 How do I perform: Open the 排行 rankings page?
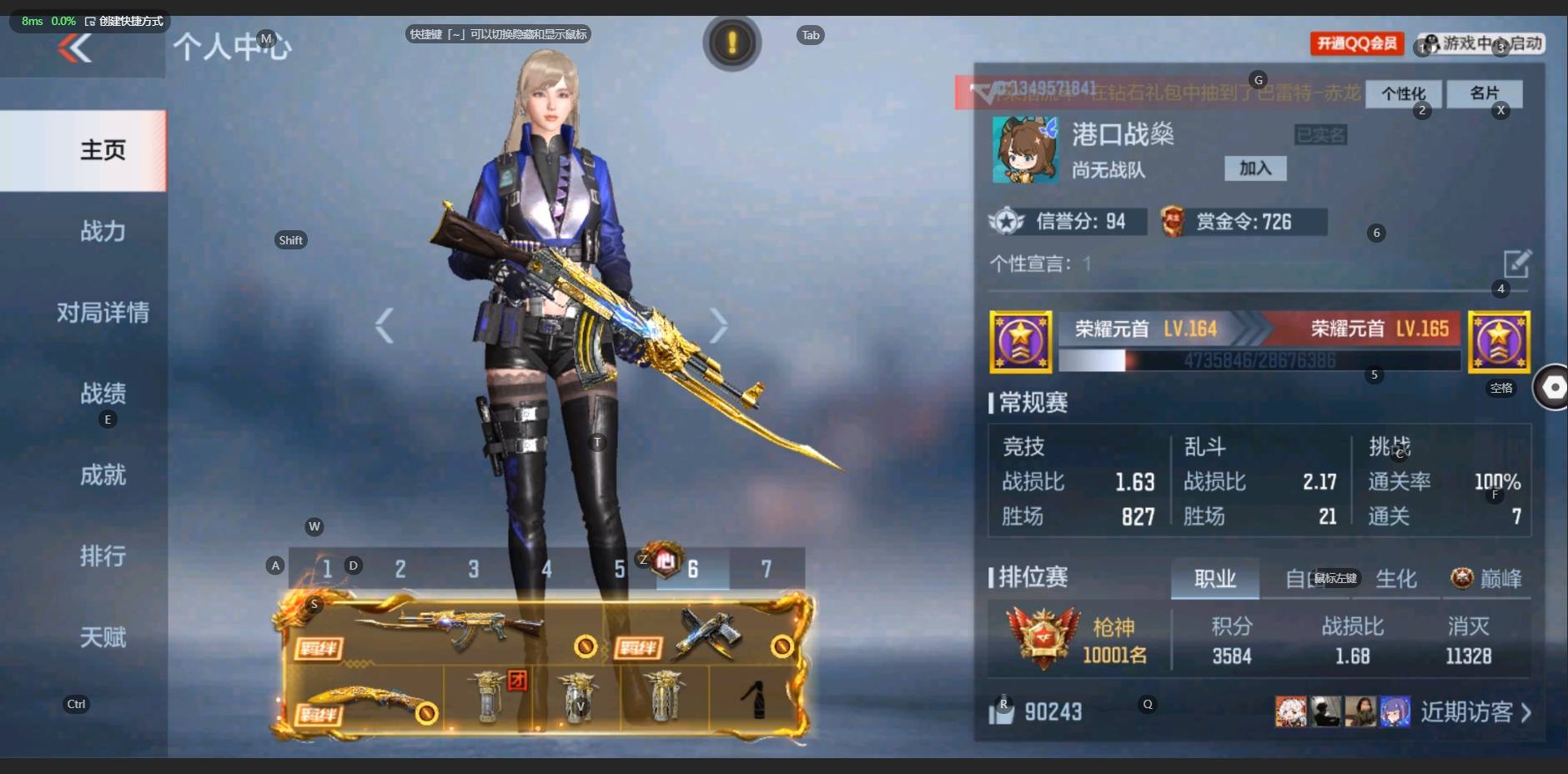pos(103,556)
